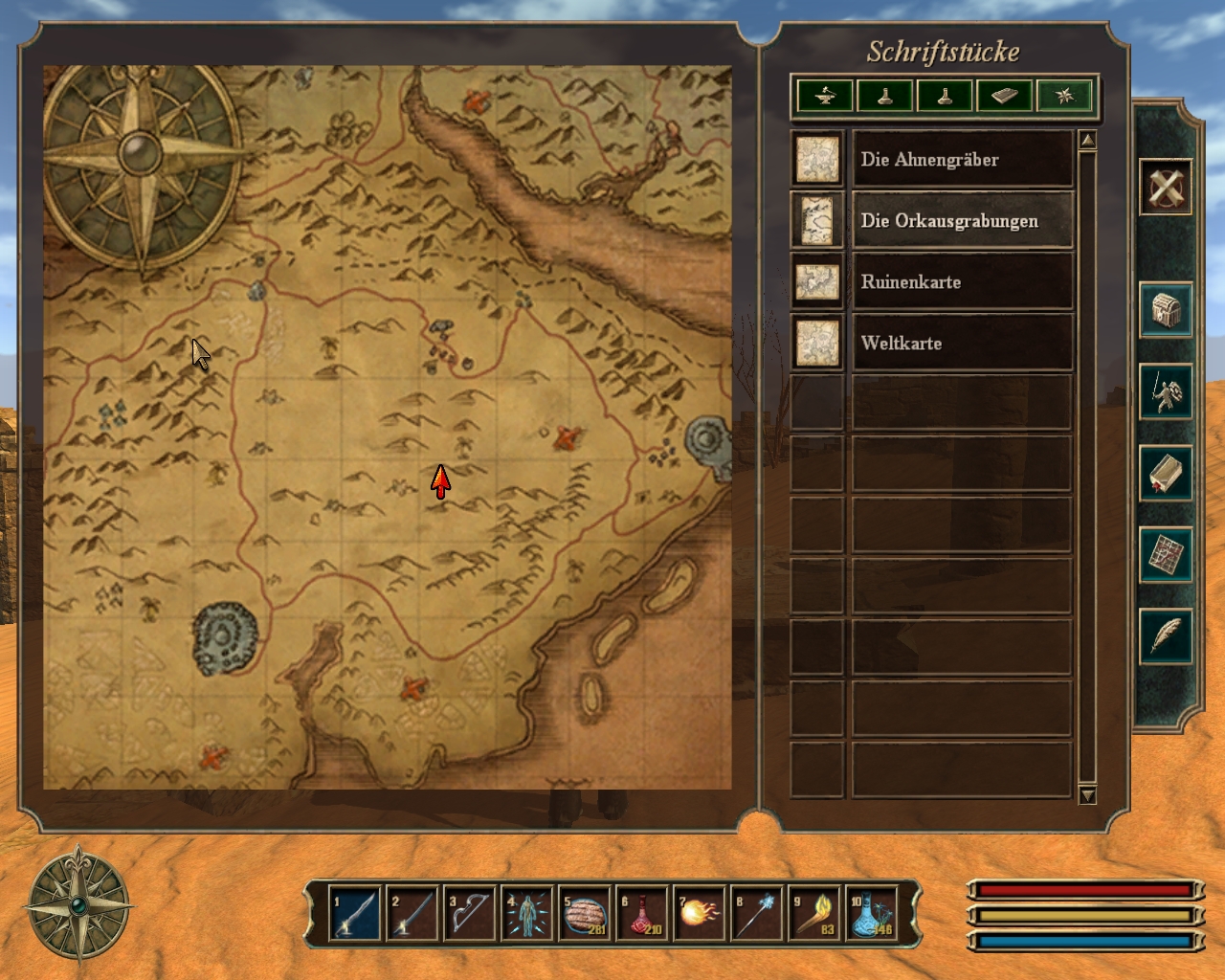Use the roasted meat in slot 5
Viewport: 1225px width, 980px height.
(584, 914)
